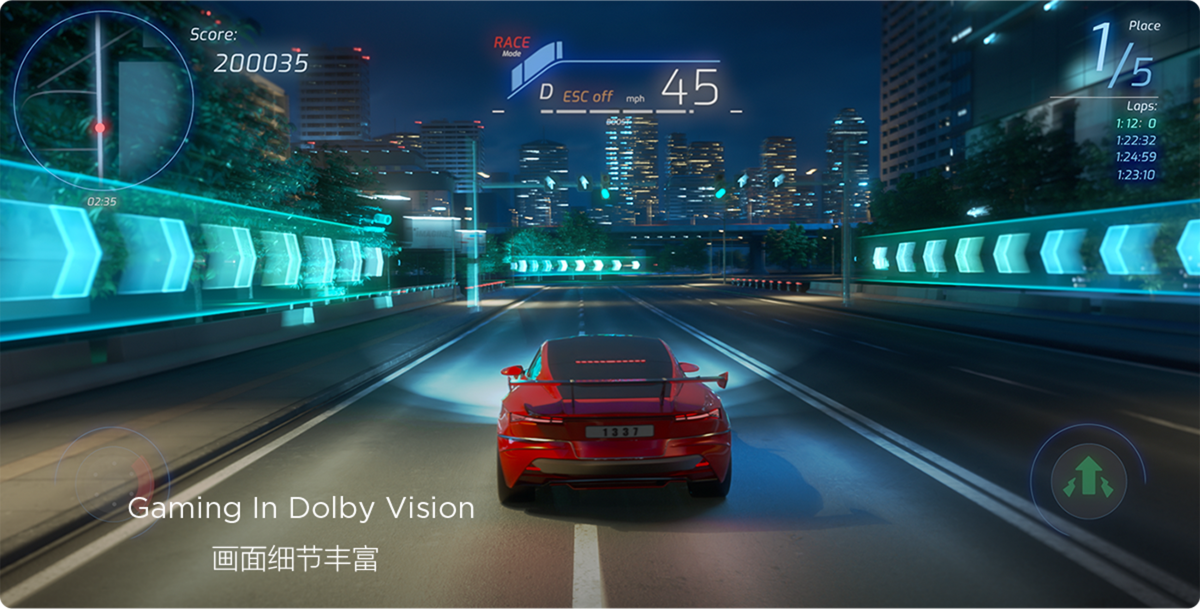Switch the RACE Mode driving setting
Screen dimensions: 1200x609
512,45
